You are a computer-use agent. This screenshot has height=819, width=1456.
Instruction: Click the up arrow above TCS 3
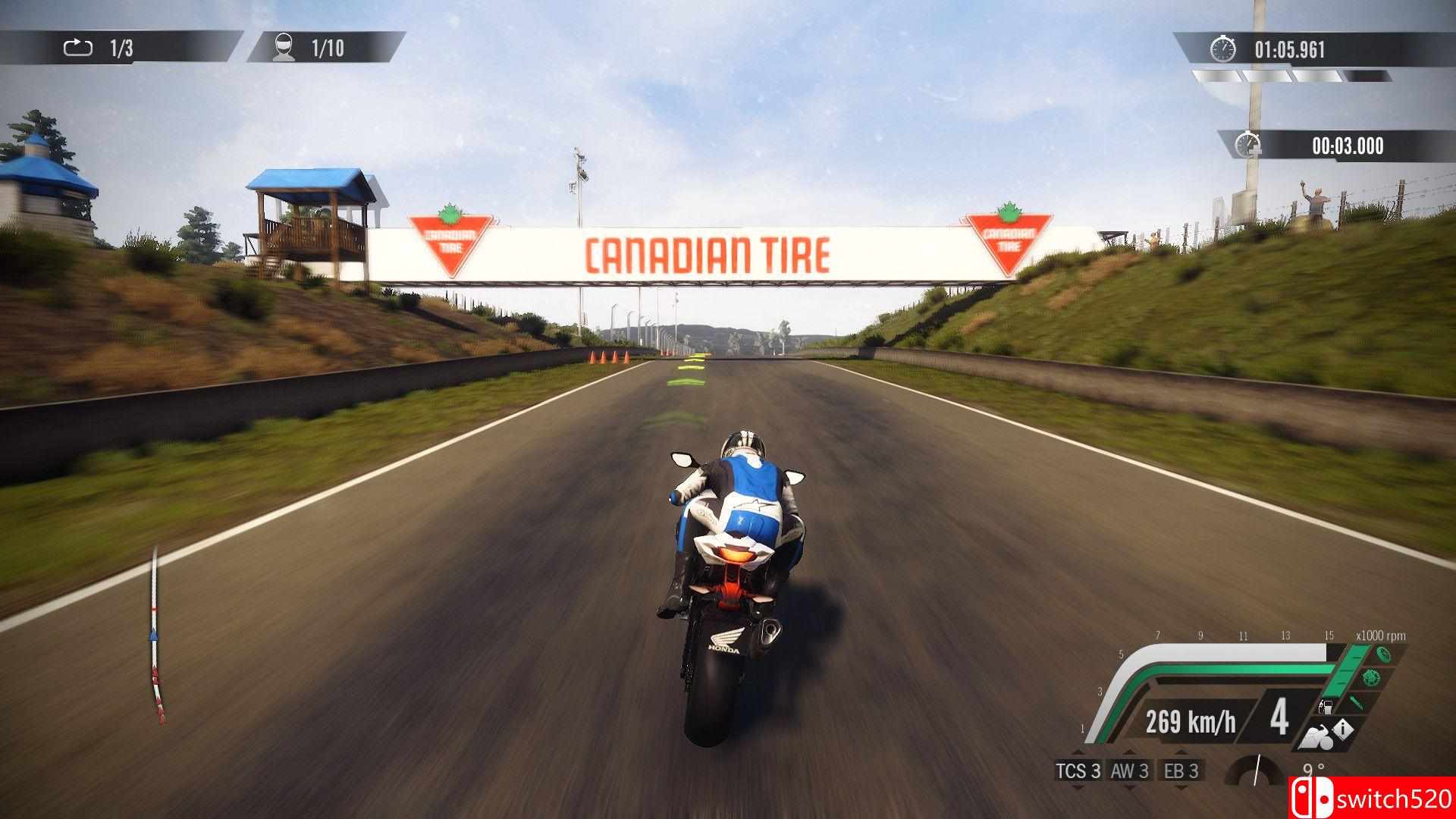pyautogui.click(x=1078, y=753)
